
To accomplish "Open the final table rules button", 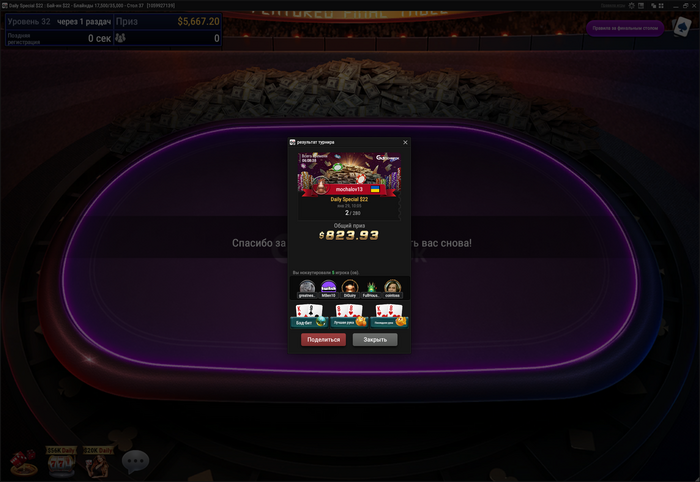I will point(624,28).
